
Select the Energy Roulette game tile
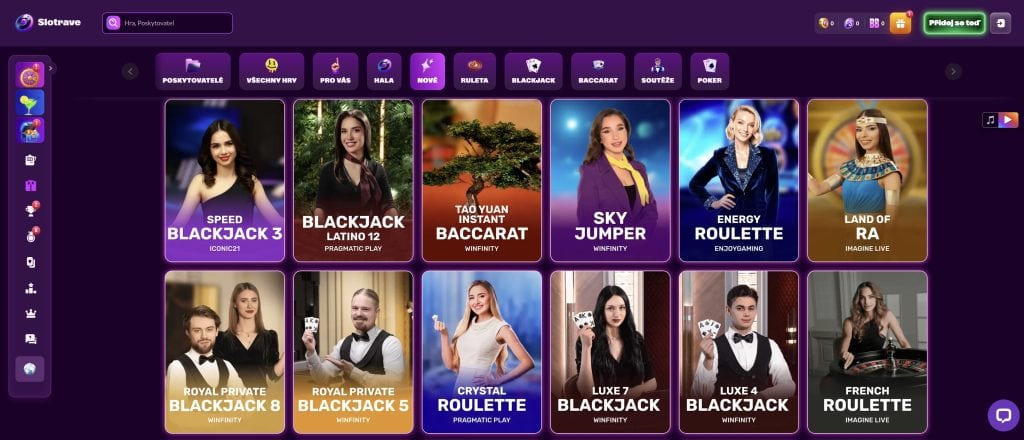click(x=739, y=180)
